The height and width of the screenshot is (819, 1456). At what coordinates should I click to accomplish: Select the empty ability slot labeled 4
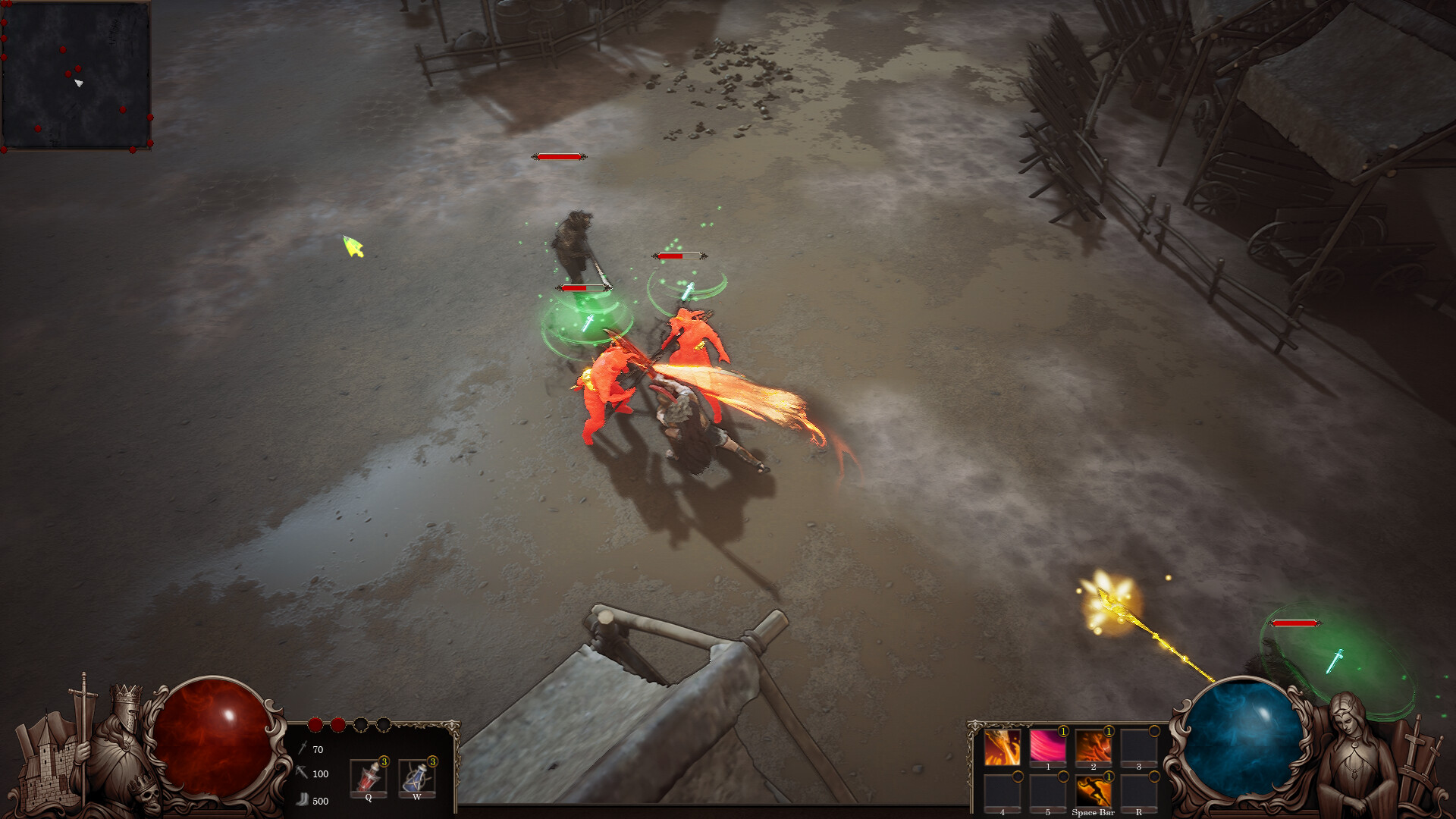pos(1002,792)
